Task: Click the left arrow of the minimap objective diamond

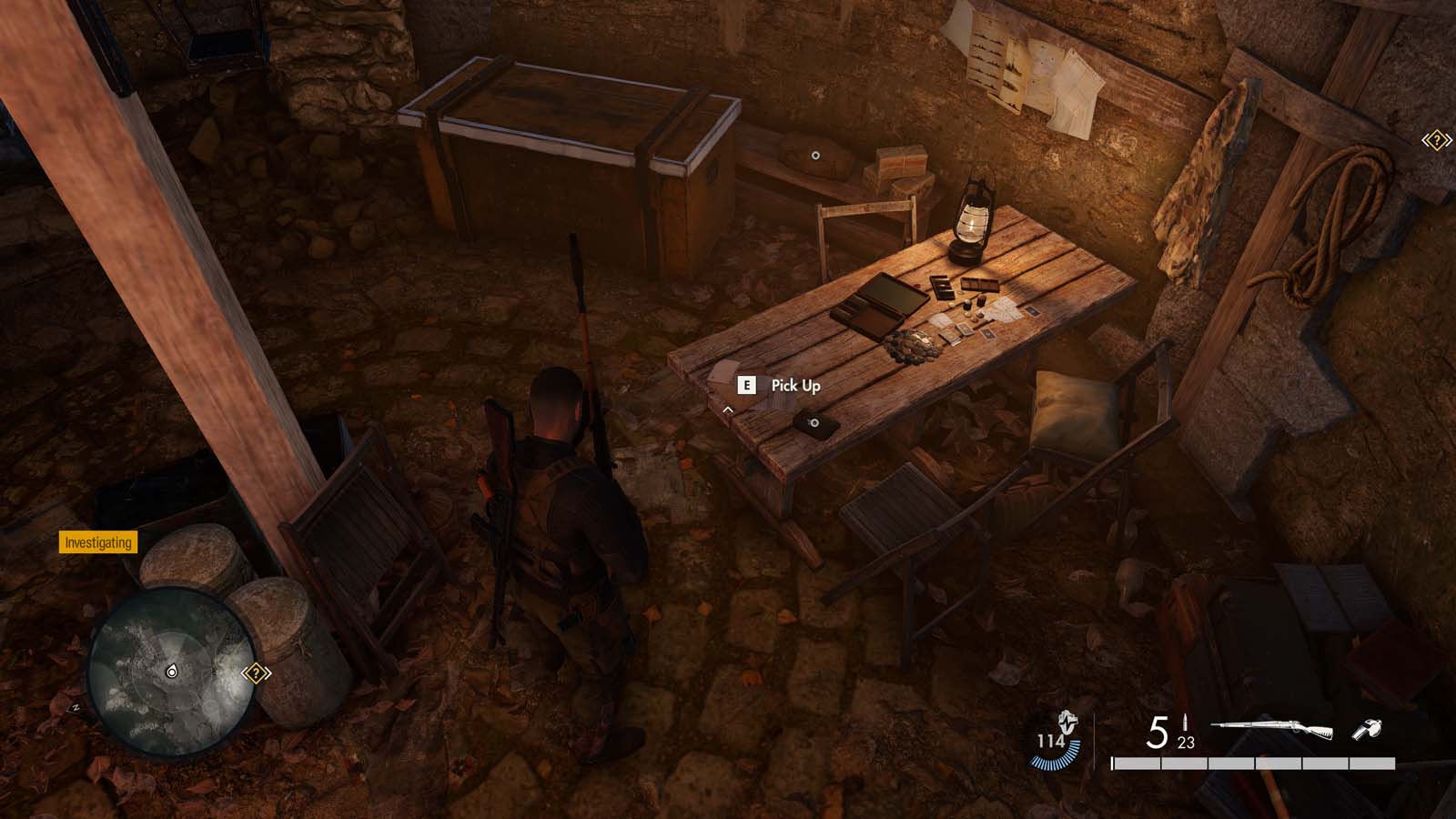Action: (x=245, y=672)
